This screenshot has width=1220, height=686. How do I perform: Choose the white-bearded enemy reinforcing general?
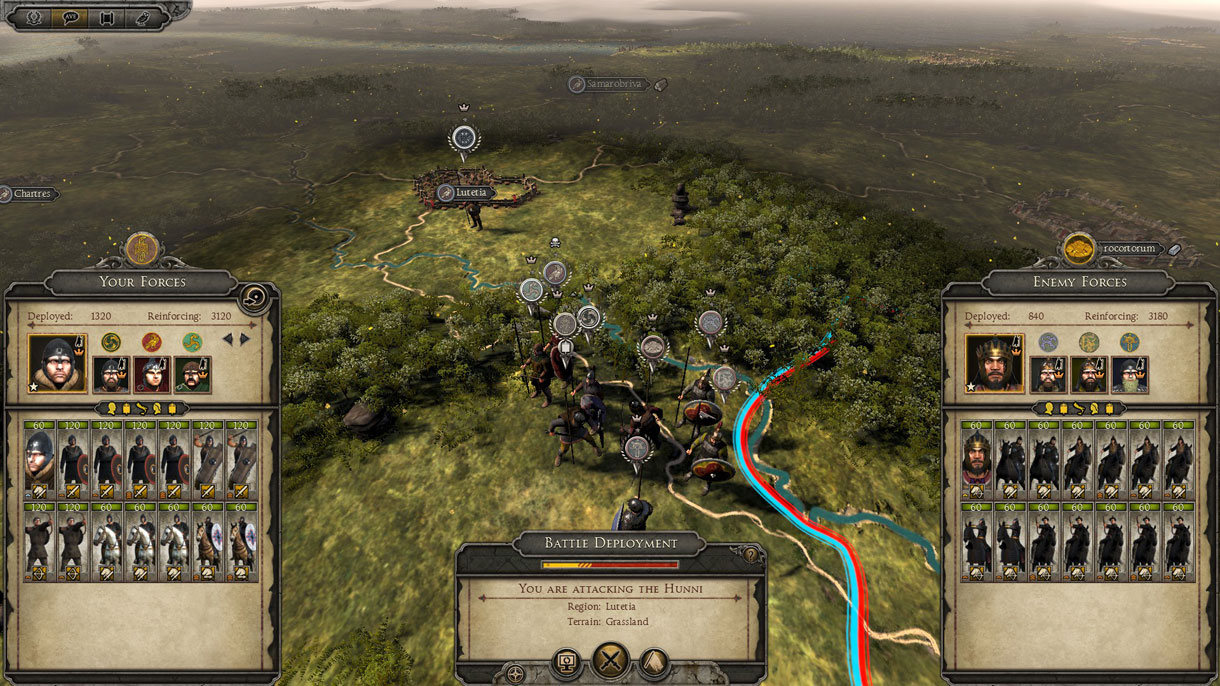[1130, 374]
